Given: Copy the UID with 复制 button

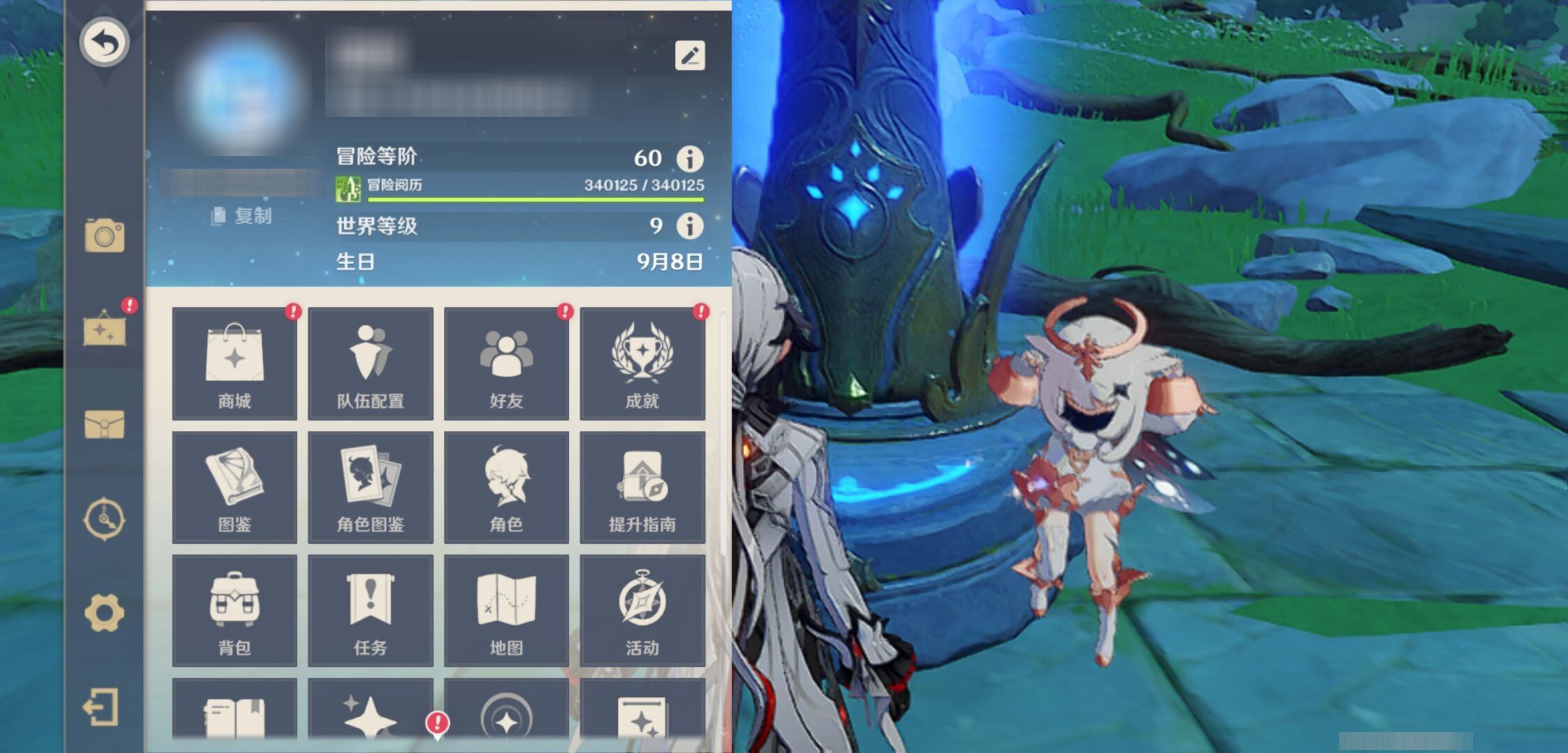Looking at the screenshot, I should coord(242,216).
